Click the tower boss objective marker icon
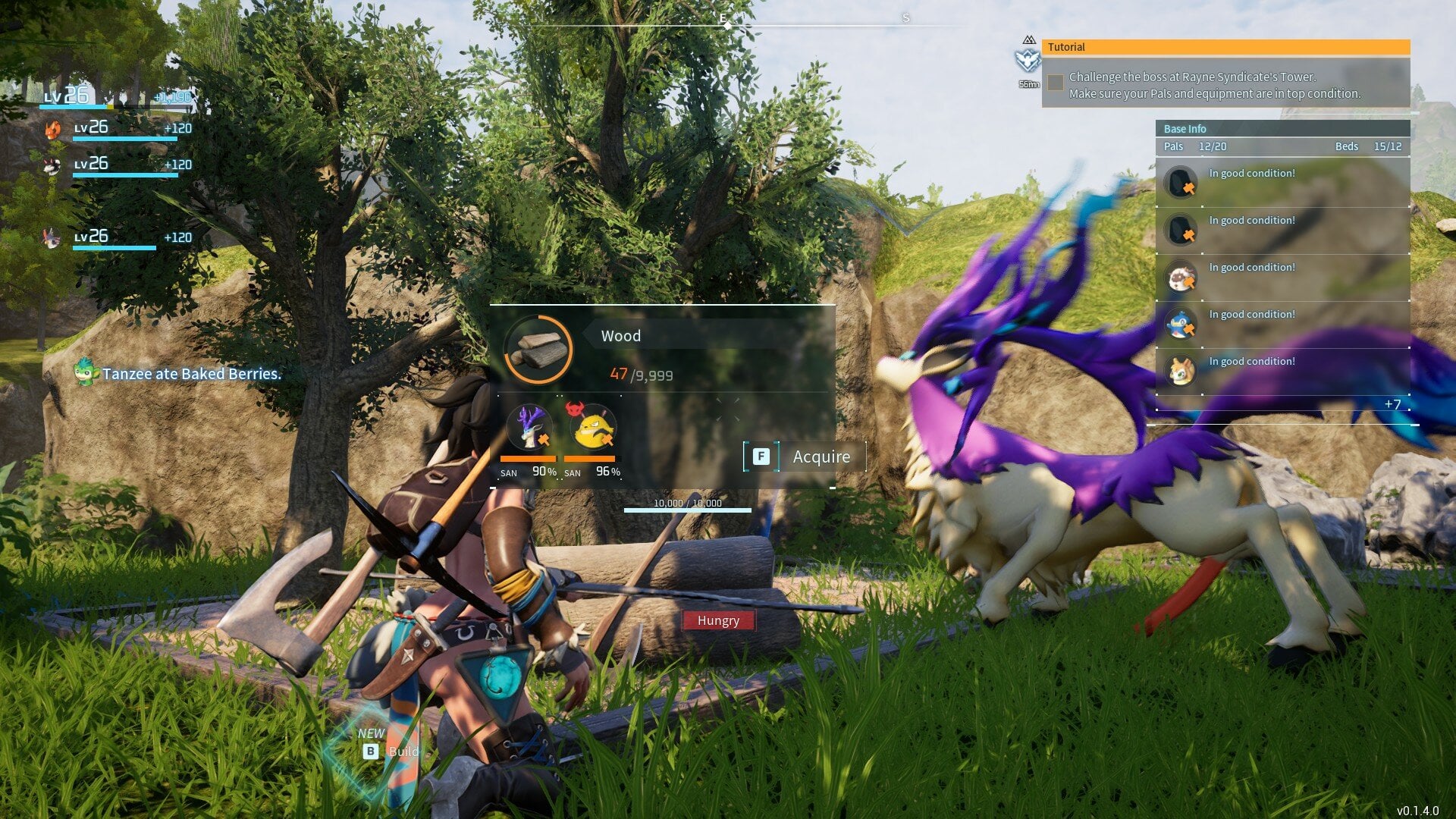Viewport: 1456px width, 819px height. click(x=1028, y=59)
